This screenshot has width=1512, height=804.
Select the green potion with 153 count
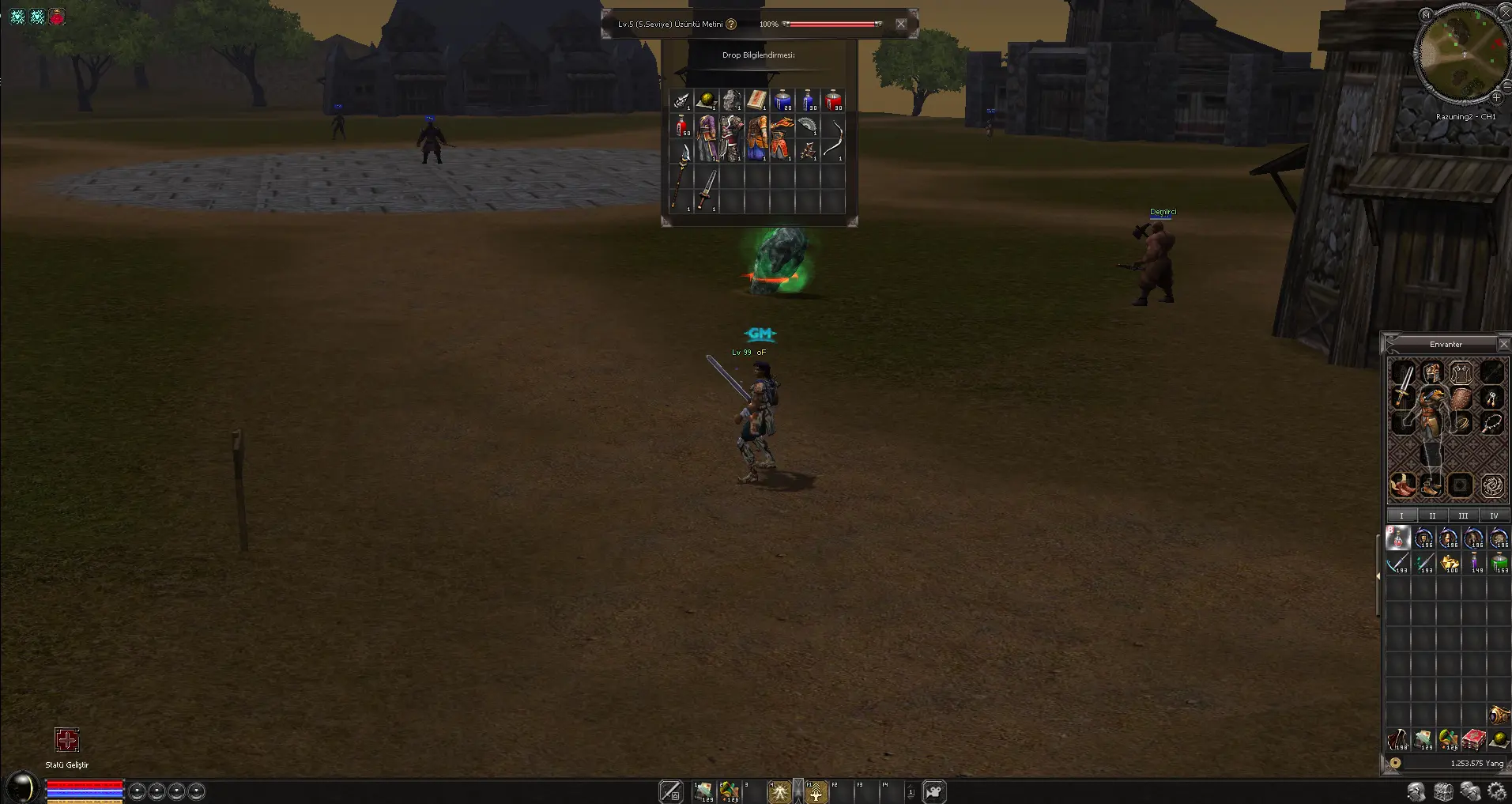1499,563
